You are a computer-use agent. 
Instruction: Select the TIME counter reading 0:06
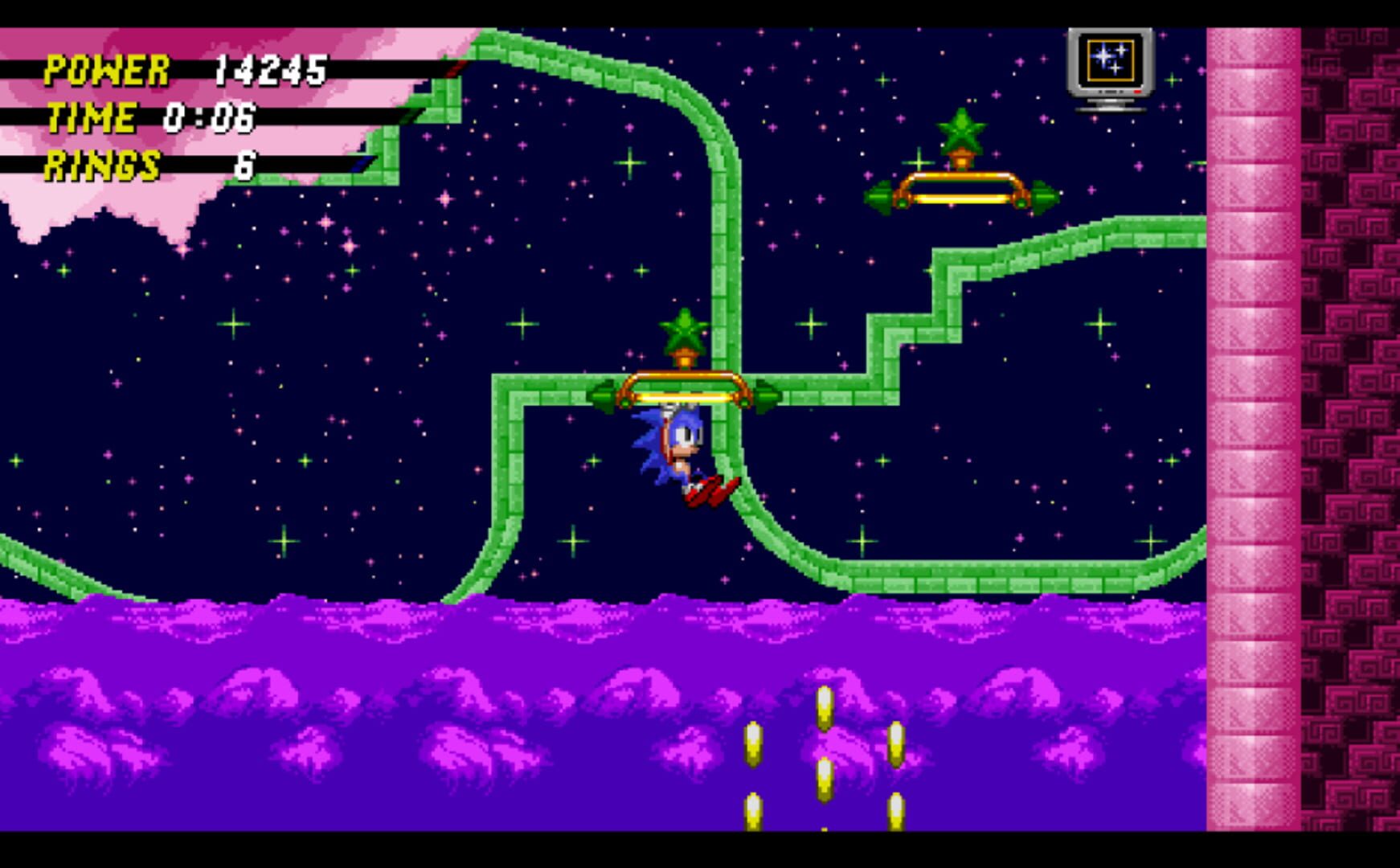(211, 119)
